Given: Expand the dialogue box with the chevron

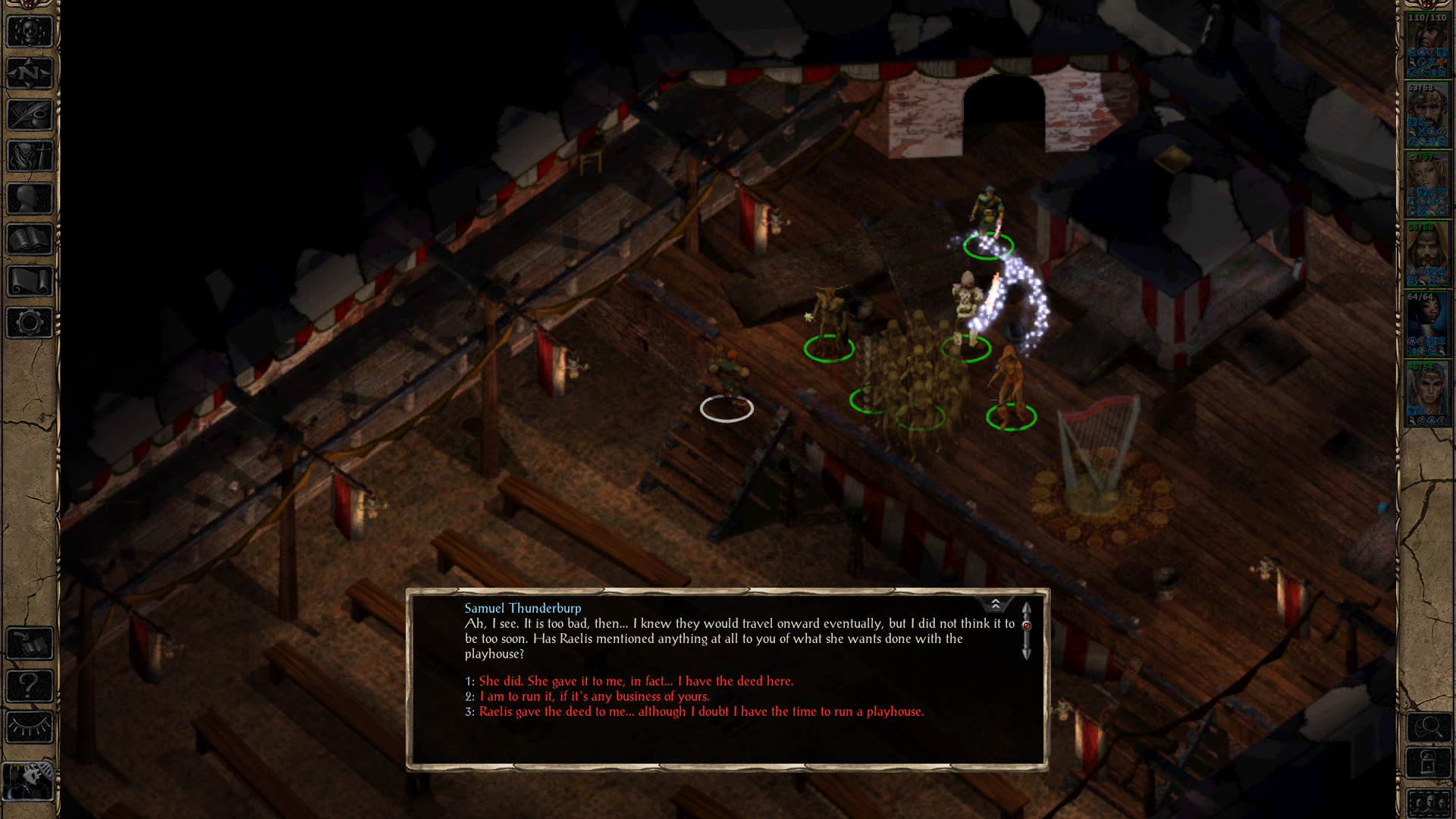Looking at the screenshot, I should coord(995,604).
